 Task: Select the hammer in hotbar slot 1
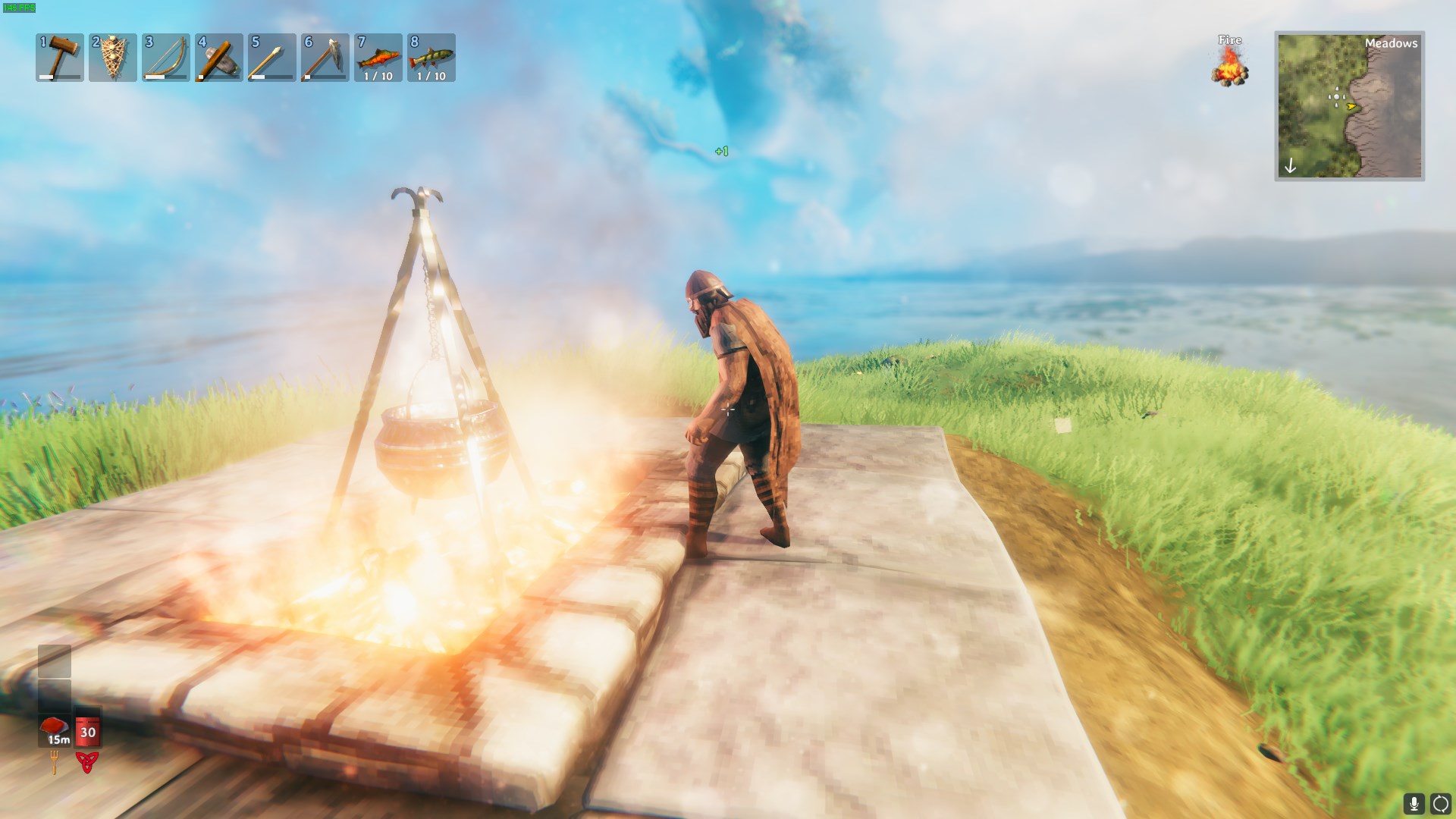coord(60,57)
